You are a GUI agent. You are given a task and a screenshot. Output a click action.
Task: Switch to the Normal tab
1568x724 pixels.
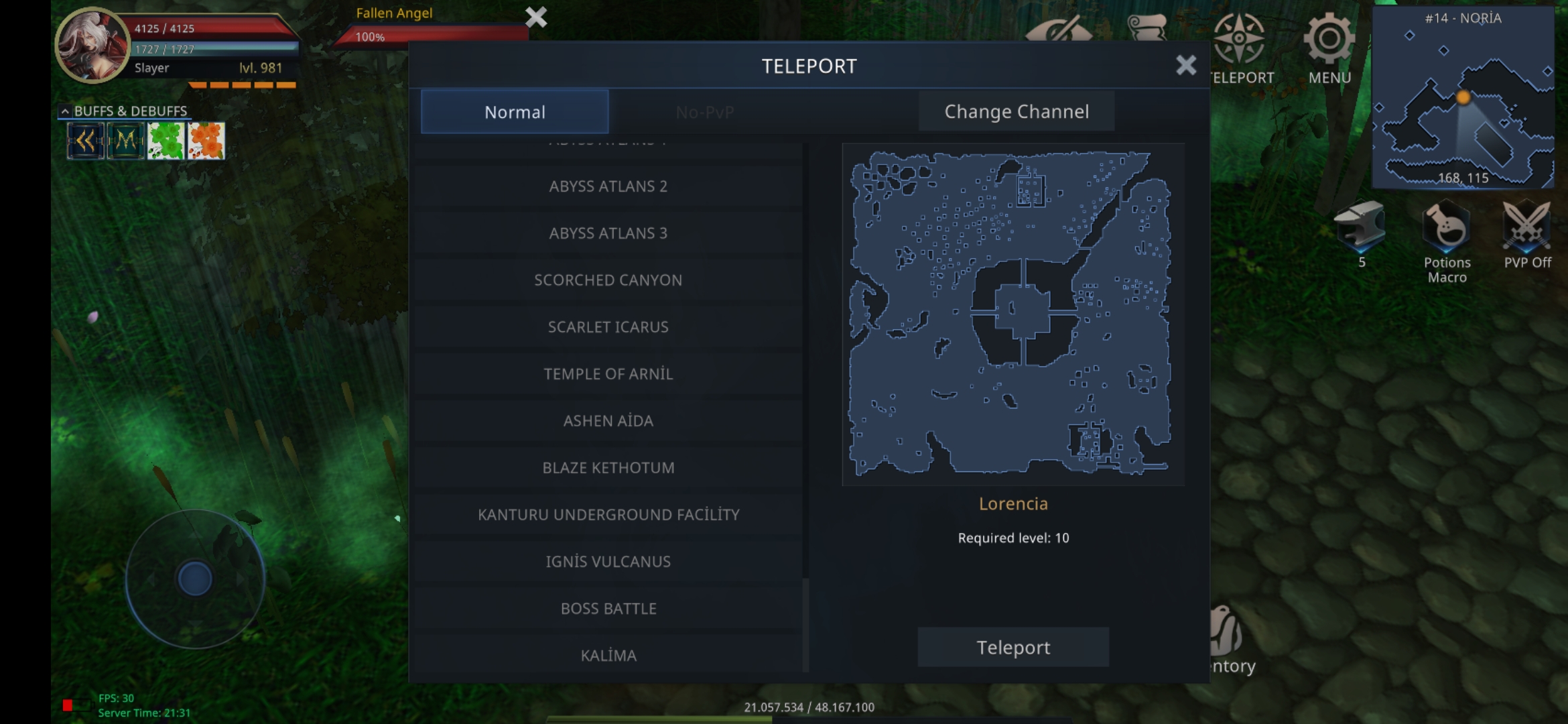point(515,112)
